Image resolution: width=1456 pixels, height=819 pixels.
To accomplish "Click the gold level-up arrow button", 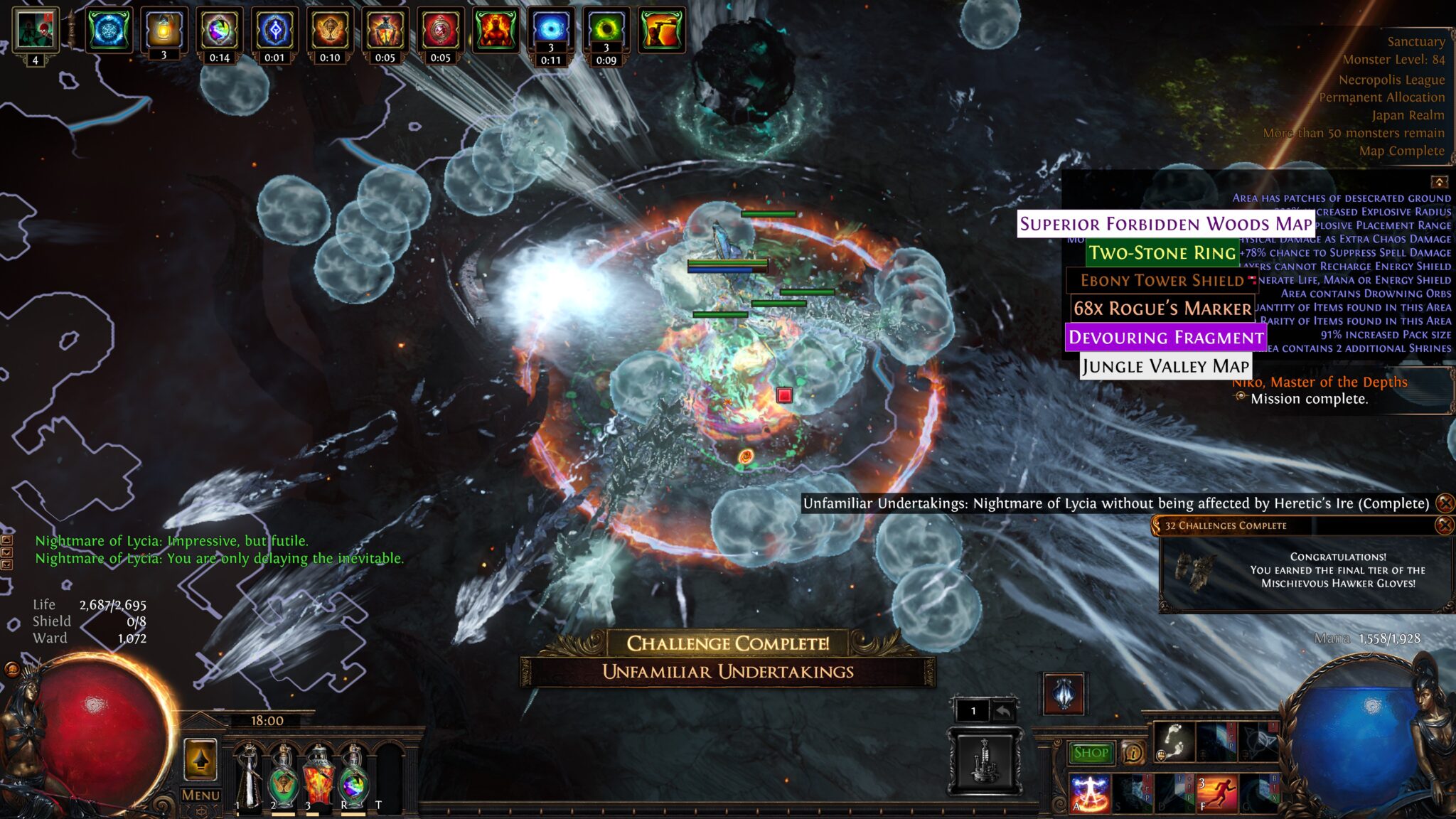I will pos(200,759).
